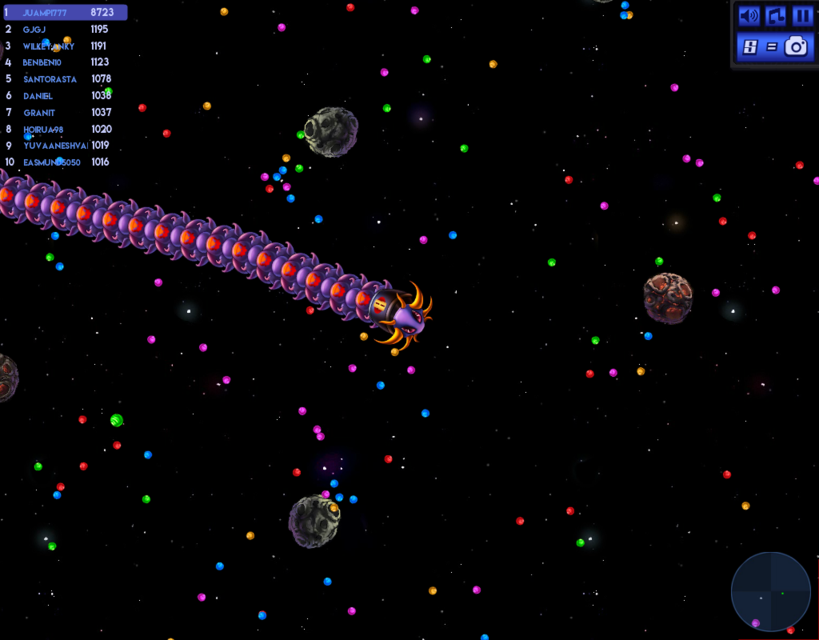Select GRANIT in the ranking list
819x640 pixels.
coord(64,112)
